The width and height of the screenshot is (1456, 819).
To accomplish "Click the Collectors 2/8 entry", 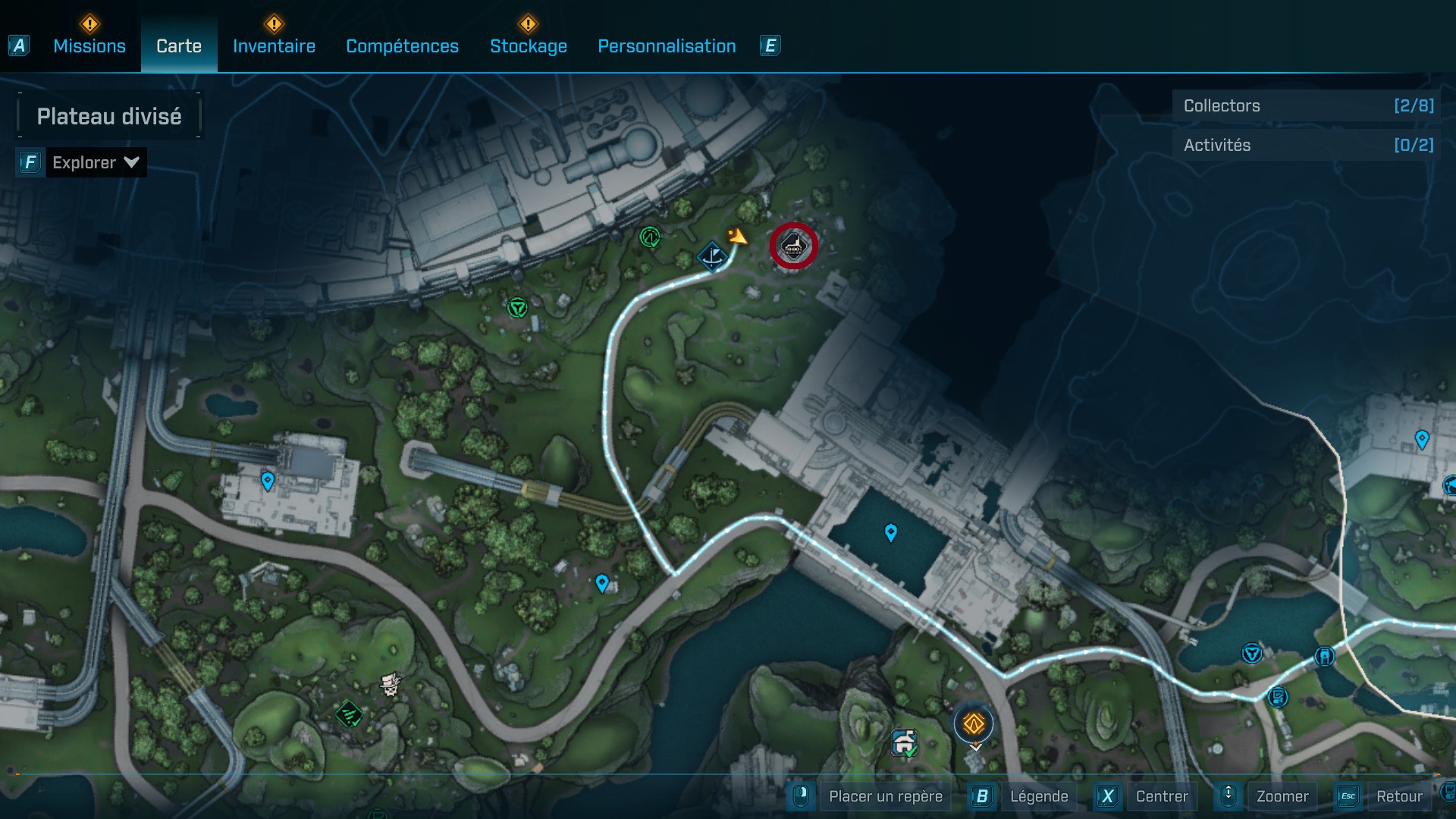I will point(1303,105).
